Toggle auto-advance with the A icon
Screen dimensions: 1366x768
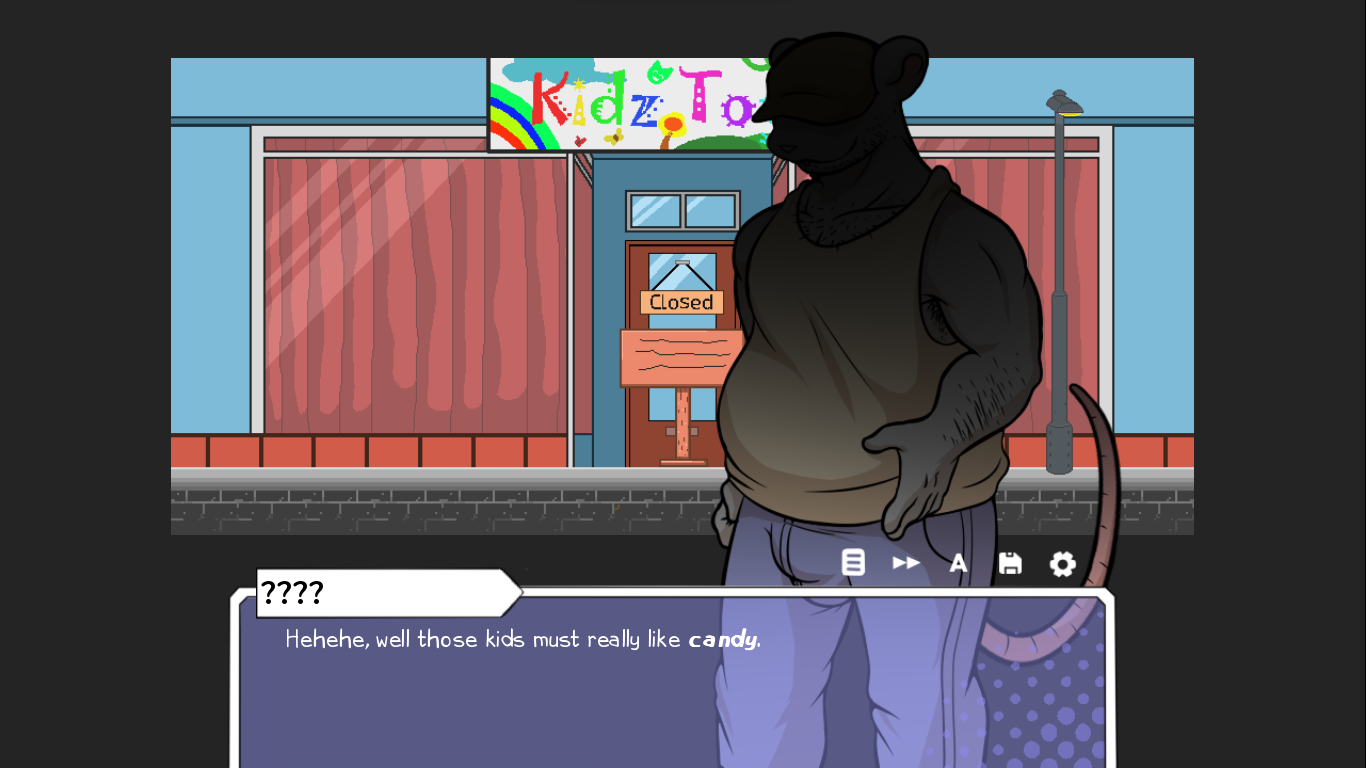pyautogui.click(x=958, y=564)
